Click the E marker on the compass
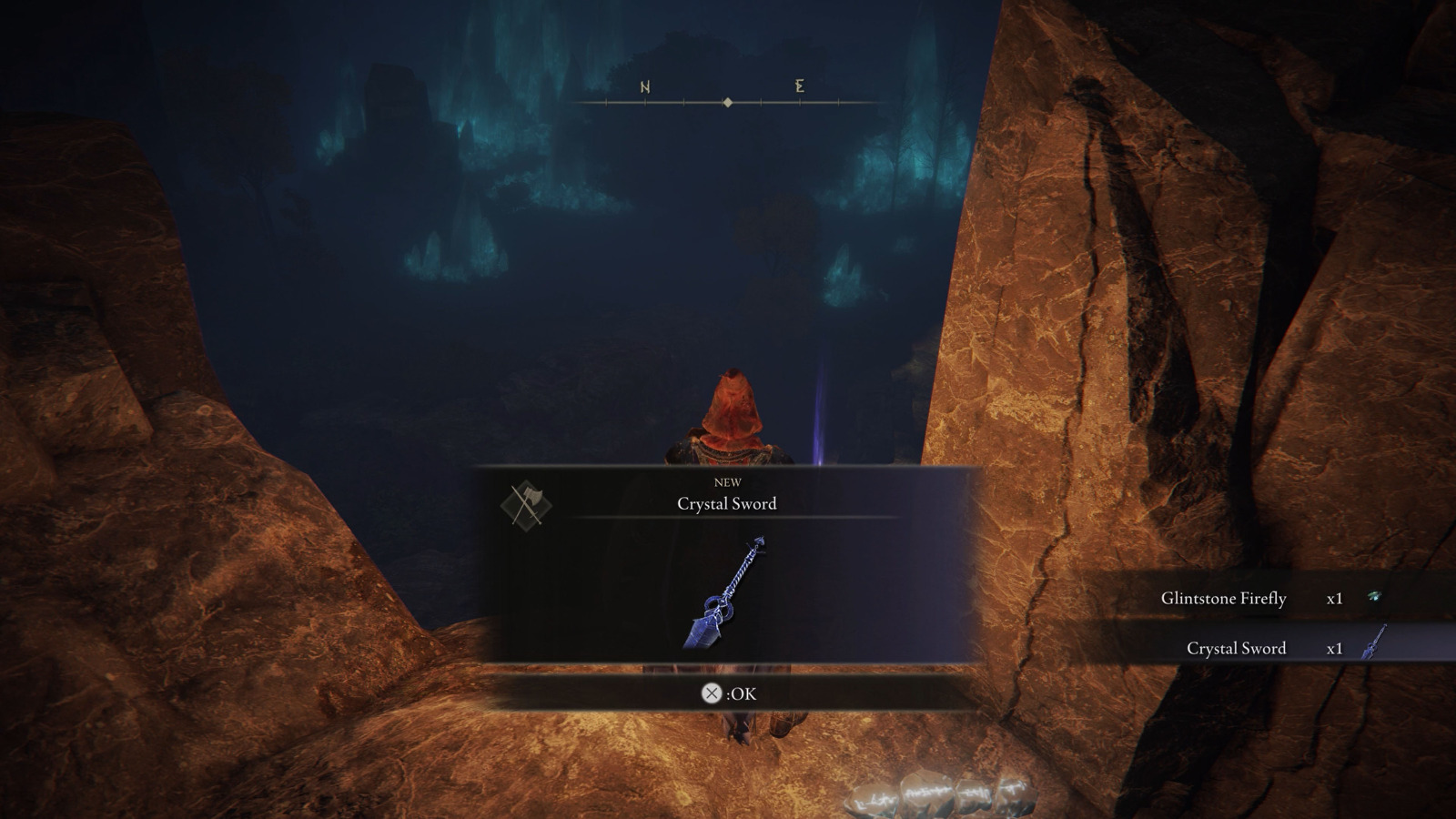1456x819 pixels. (798, 88)
